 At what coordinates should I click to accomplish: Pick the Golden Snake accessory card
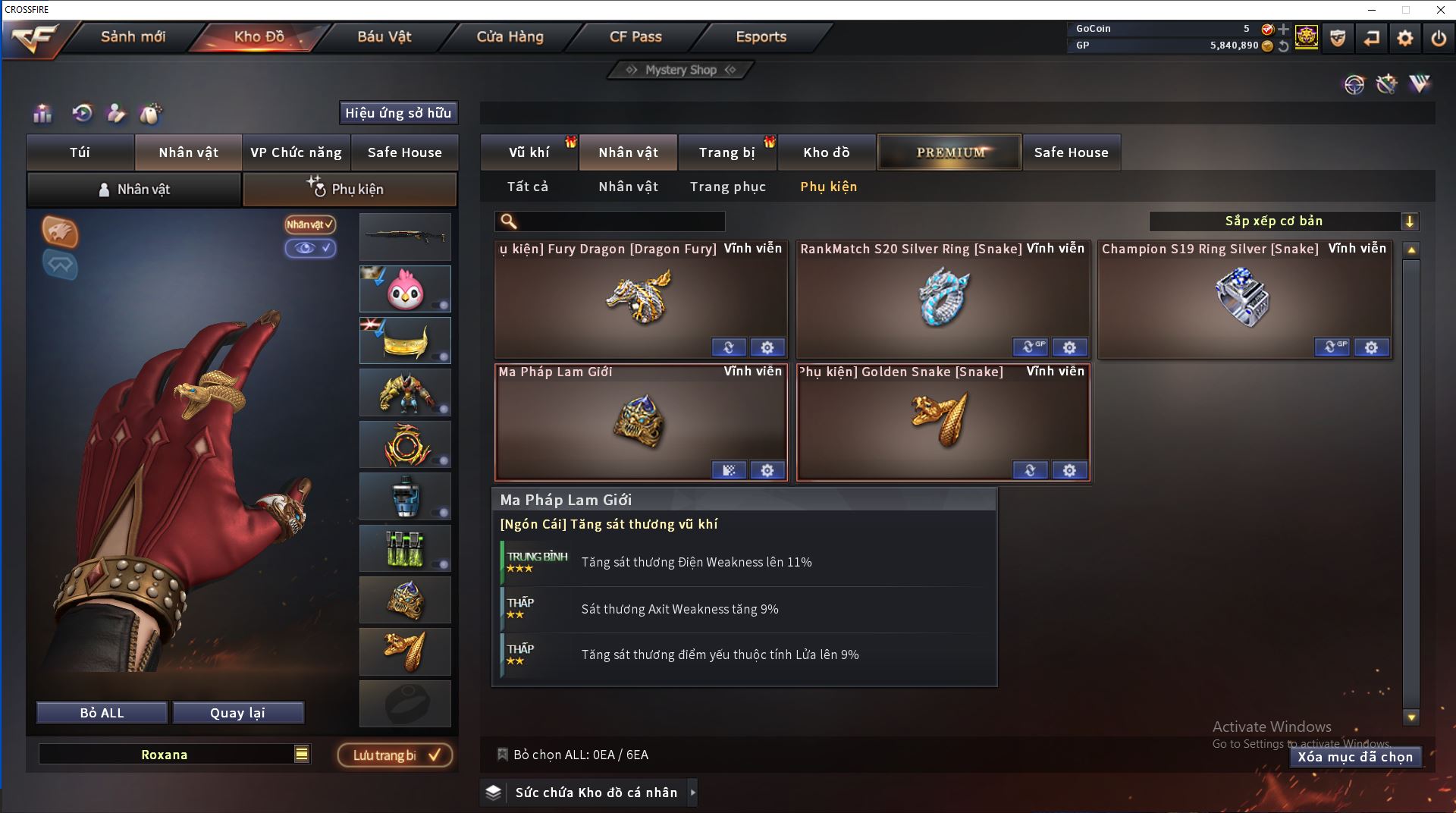tap(943, 422)
